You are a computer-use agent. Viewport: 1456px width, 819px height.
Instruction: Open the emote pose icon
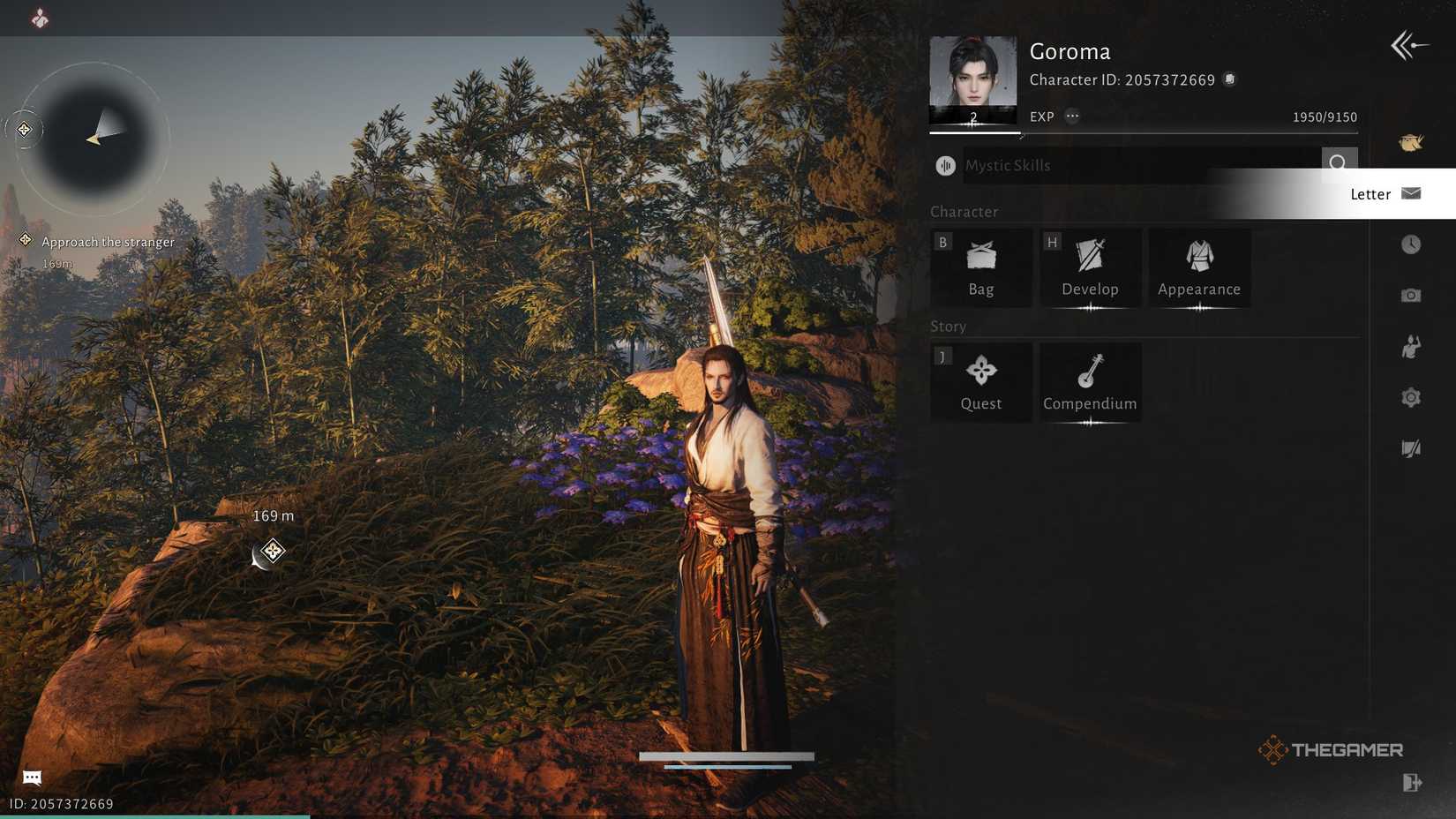point(1412,346)
